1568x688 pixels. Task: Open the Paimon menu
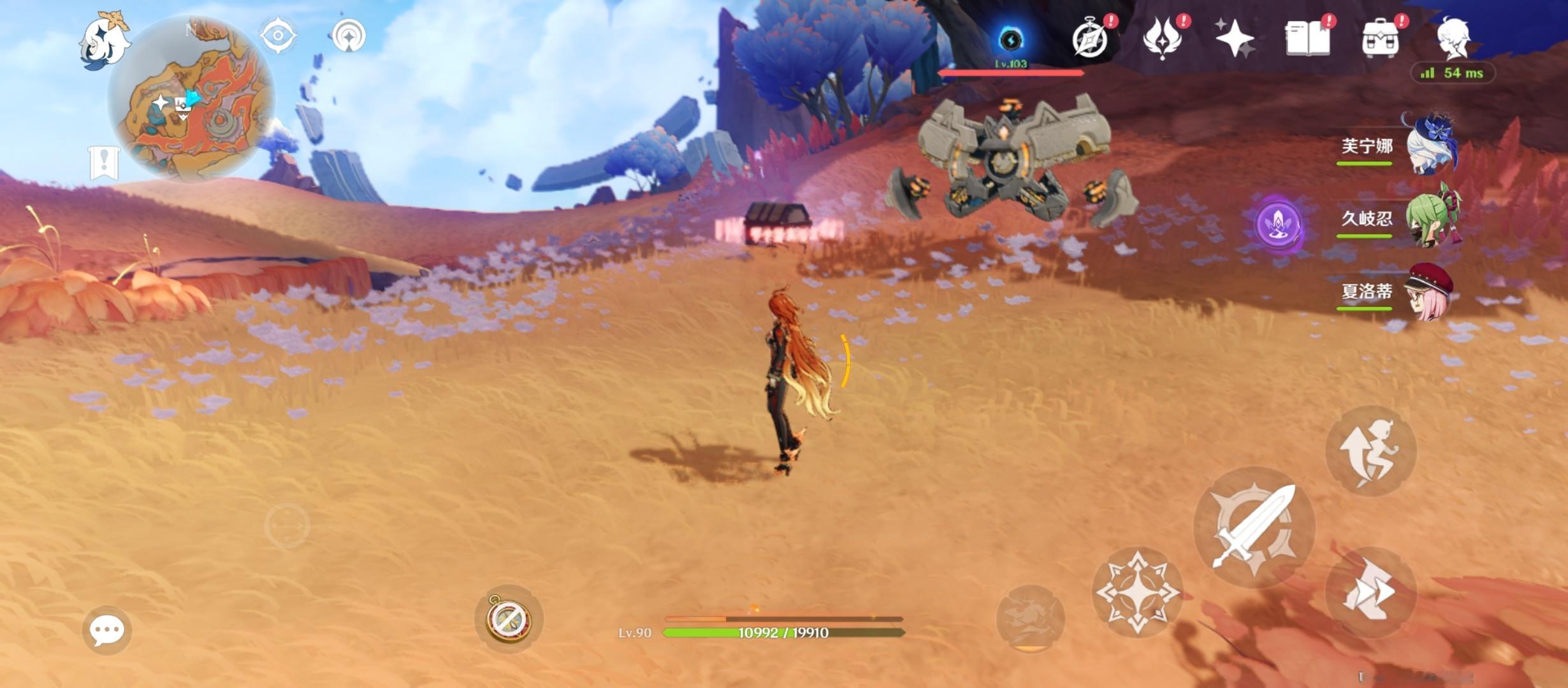103,39
